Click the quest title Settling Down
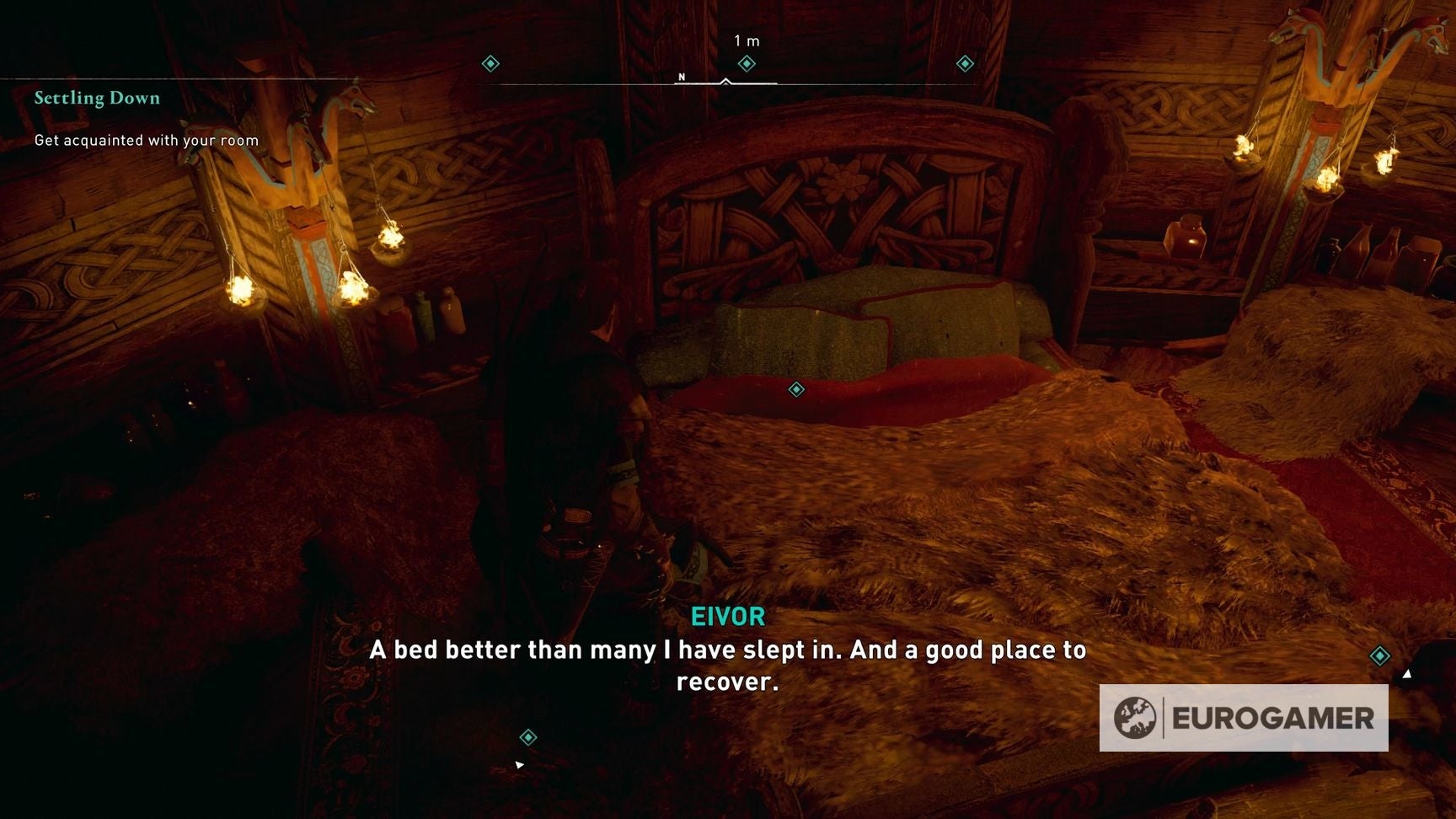This screenshot has width=1456, height=819. point(96,98)
